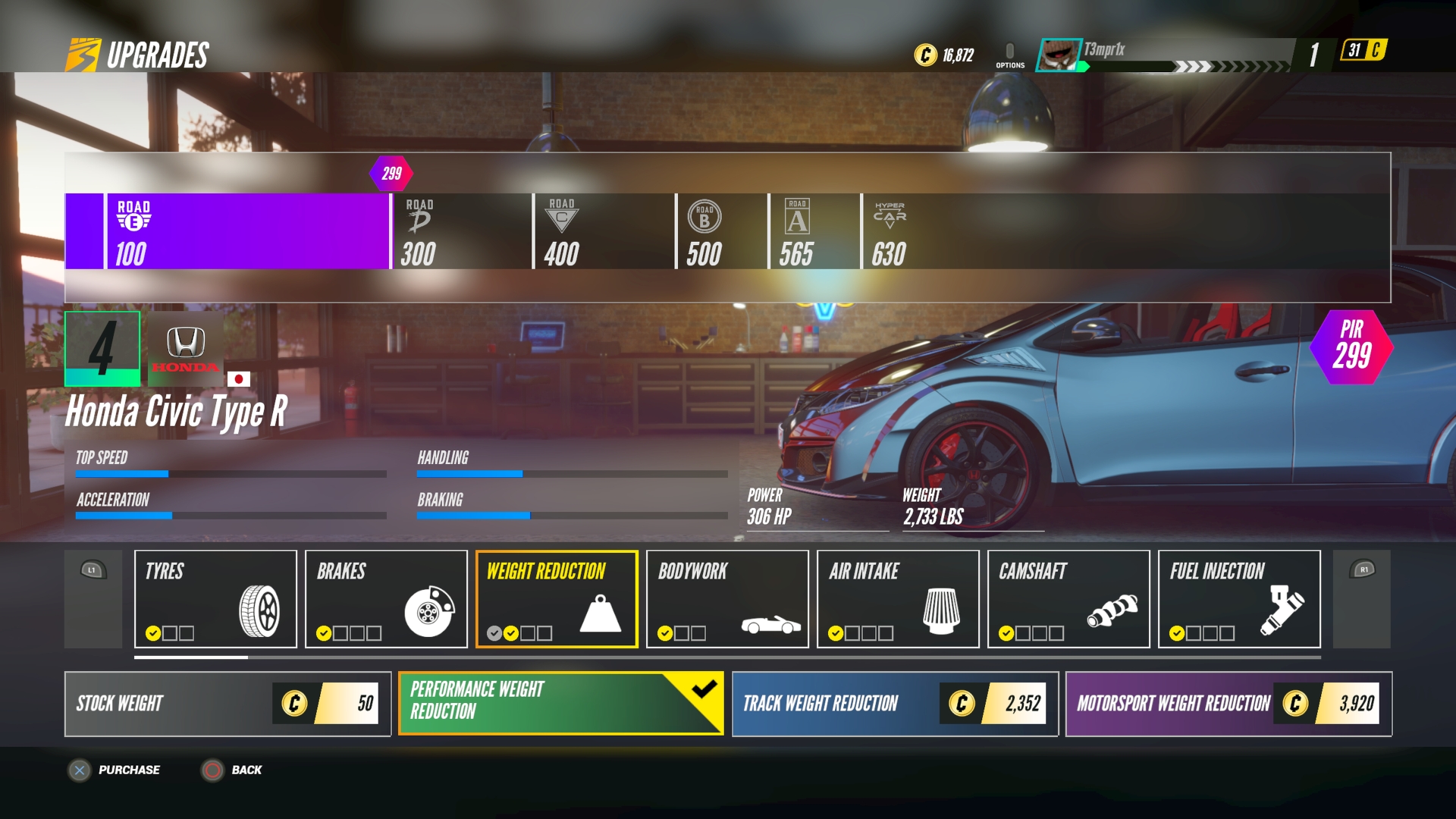Show the Fuel Injection upgrades
The height and width of the screenshot is (819, 1456).
point(1239,599)
